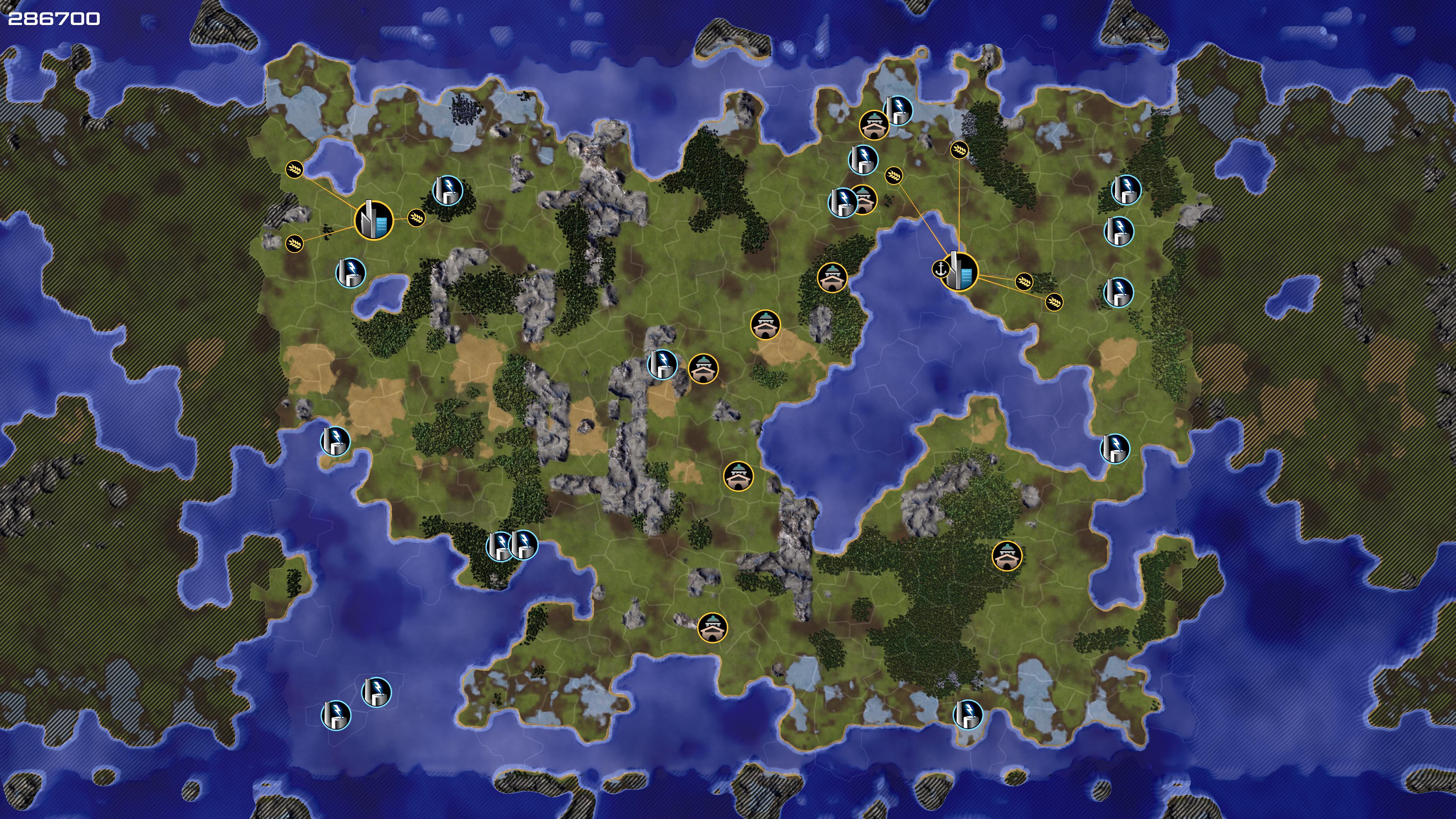Select the wheat farm at the vertical line's end

[x=959, y=150]
